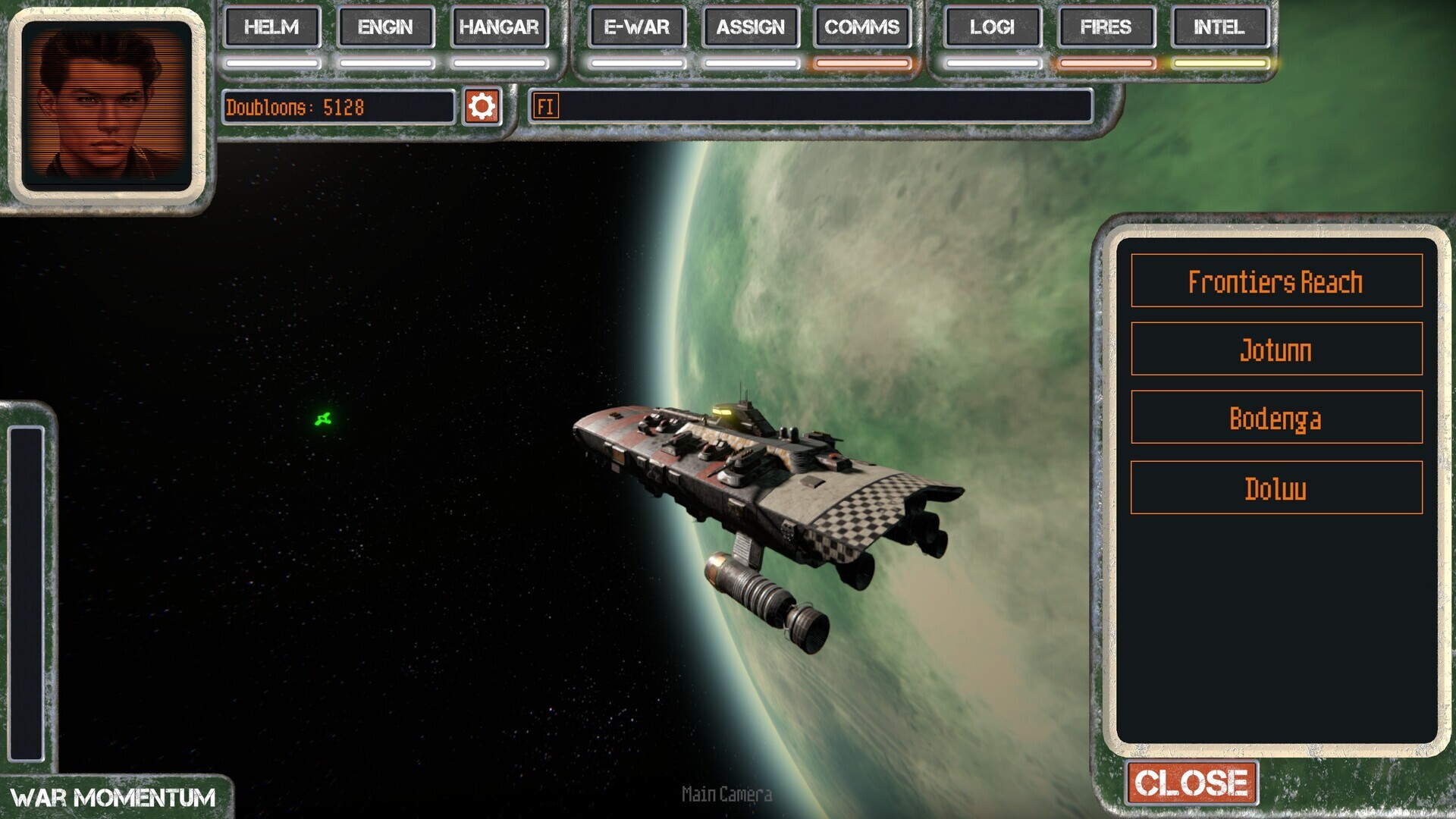Open the HANGAR menu

coord(499,27)
